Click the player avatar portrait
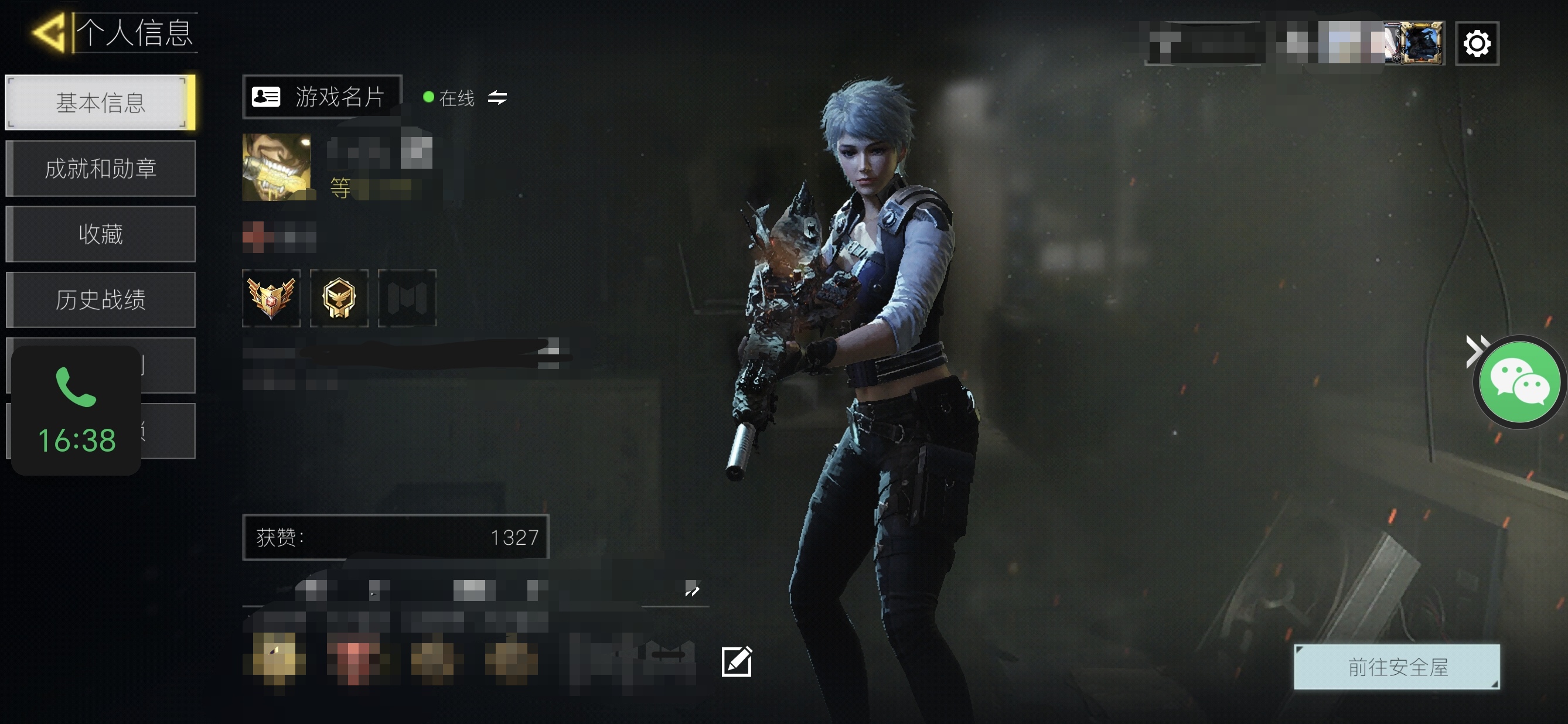 click(x=277, y=167)
